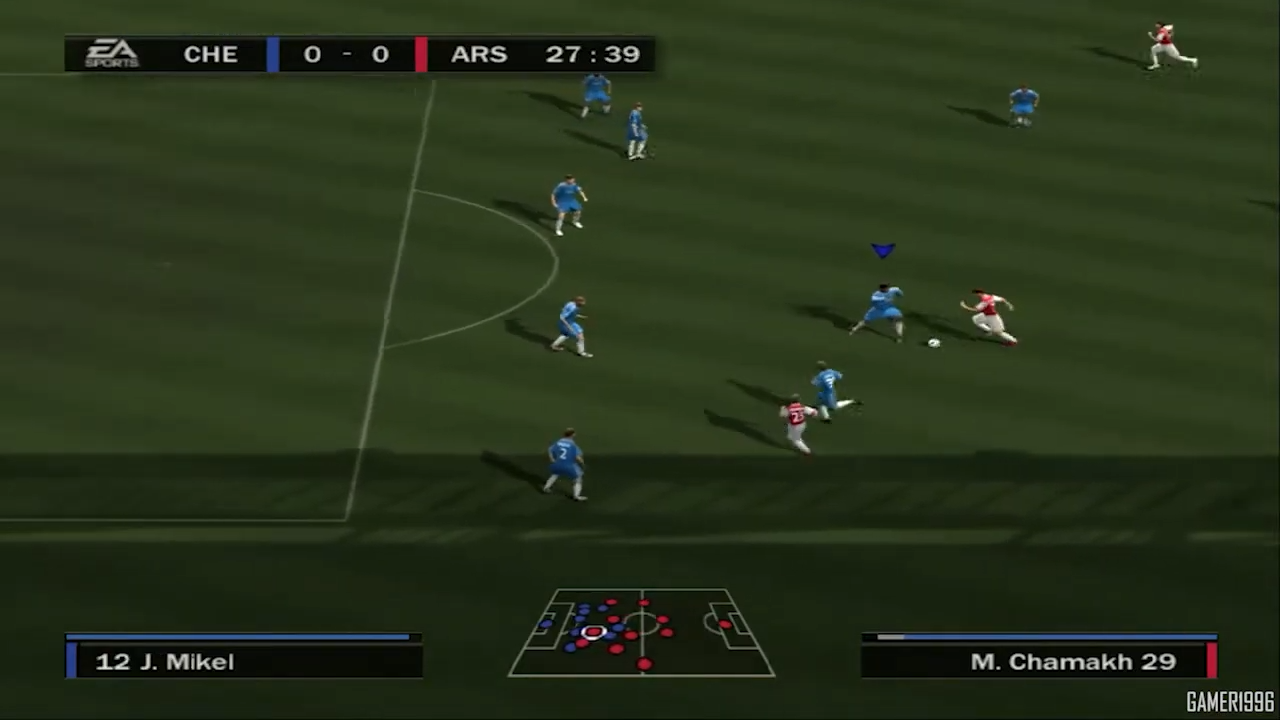
Task: Click the red accent bar beside Chamakh's name
Action: [x=1211, y=661]
